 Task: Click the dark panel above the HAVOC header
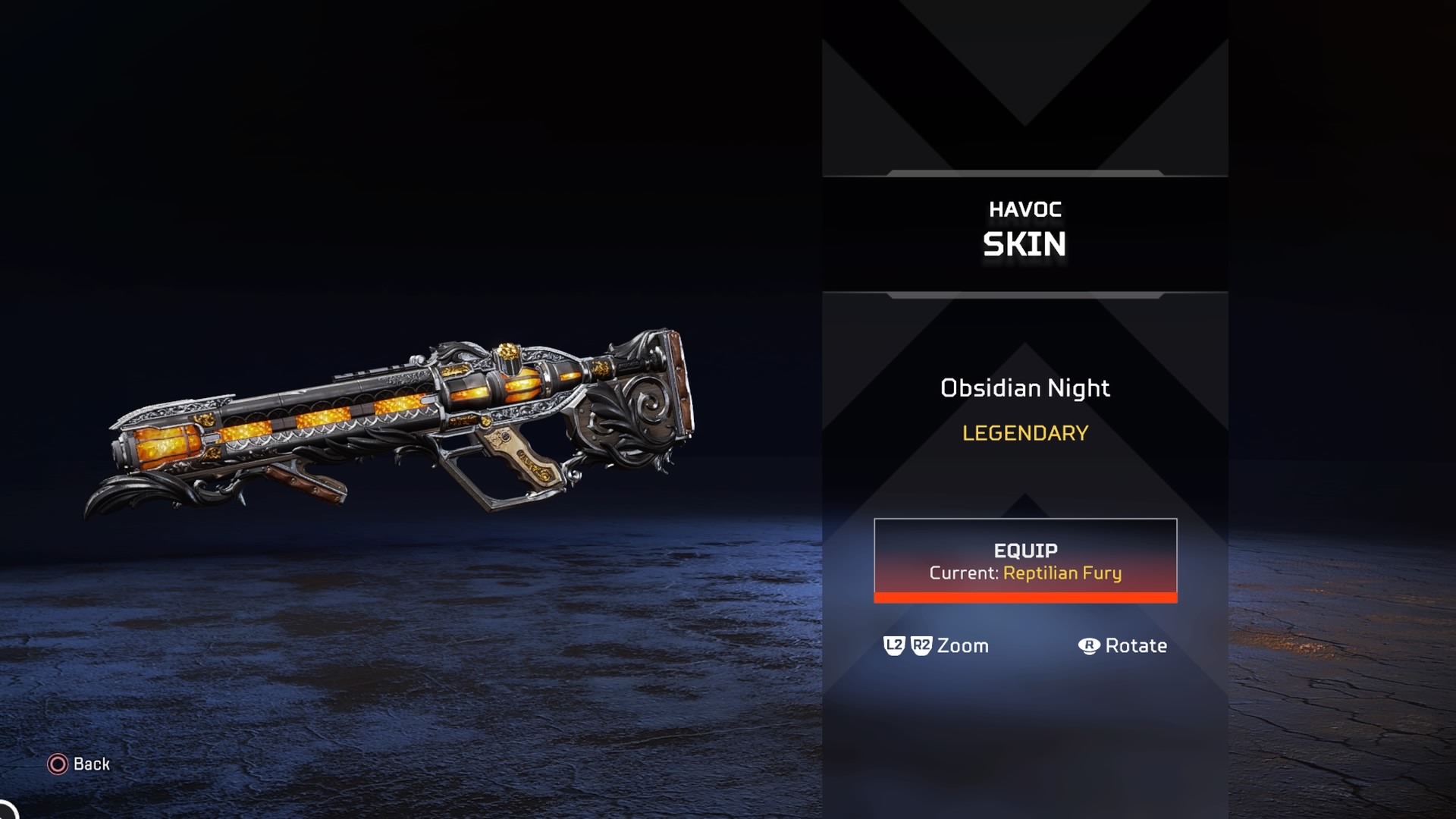(x=1025, y=91)
